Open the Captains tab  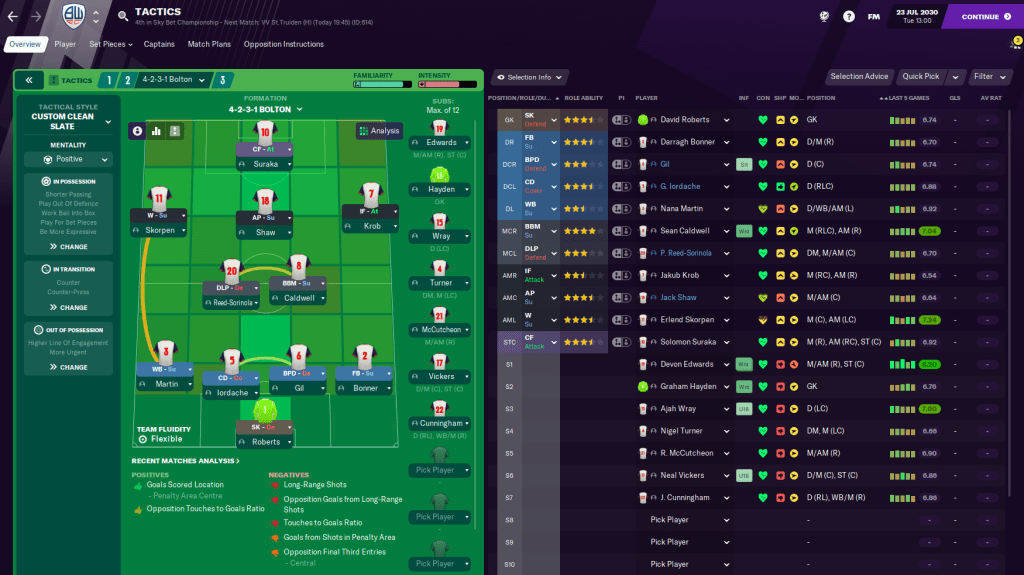tap(159, 44)
